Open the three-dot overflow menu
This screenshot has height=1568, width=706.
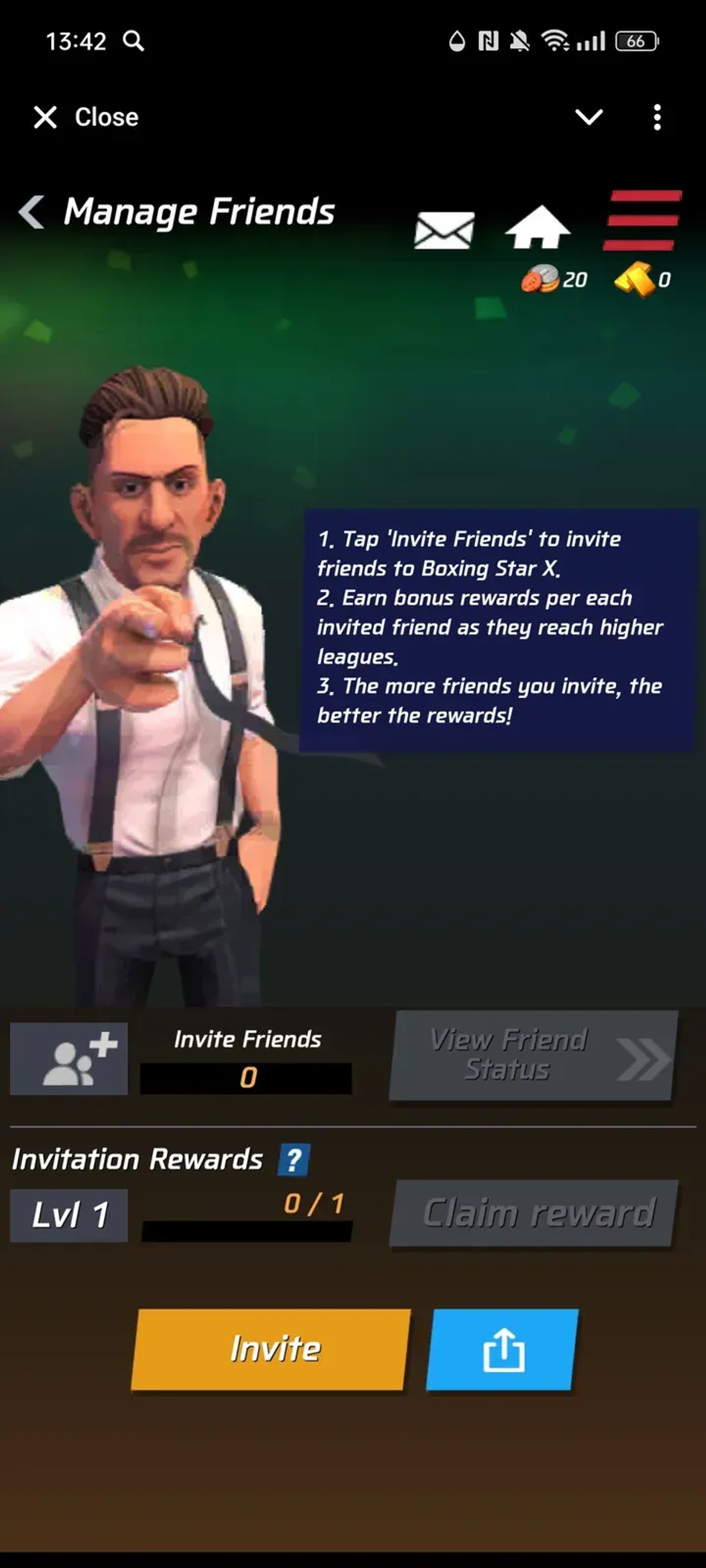click(657, 117)
